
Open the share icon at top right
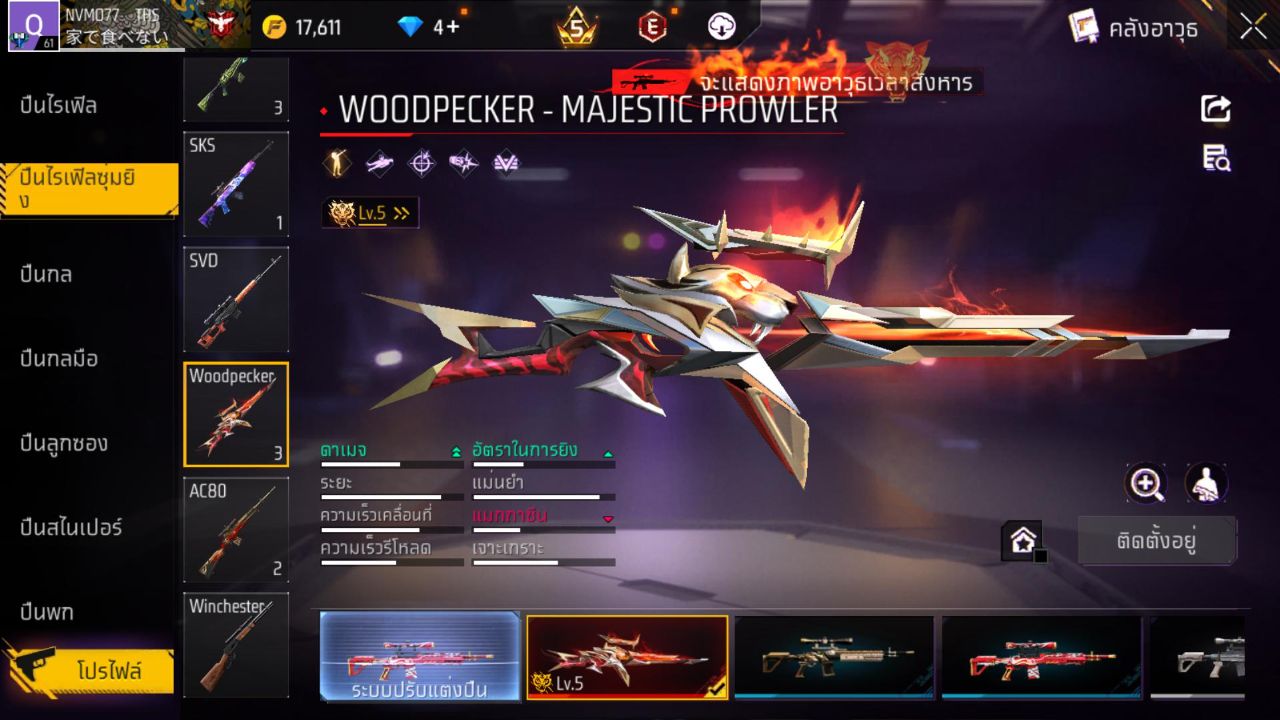[1215, 110]
